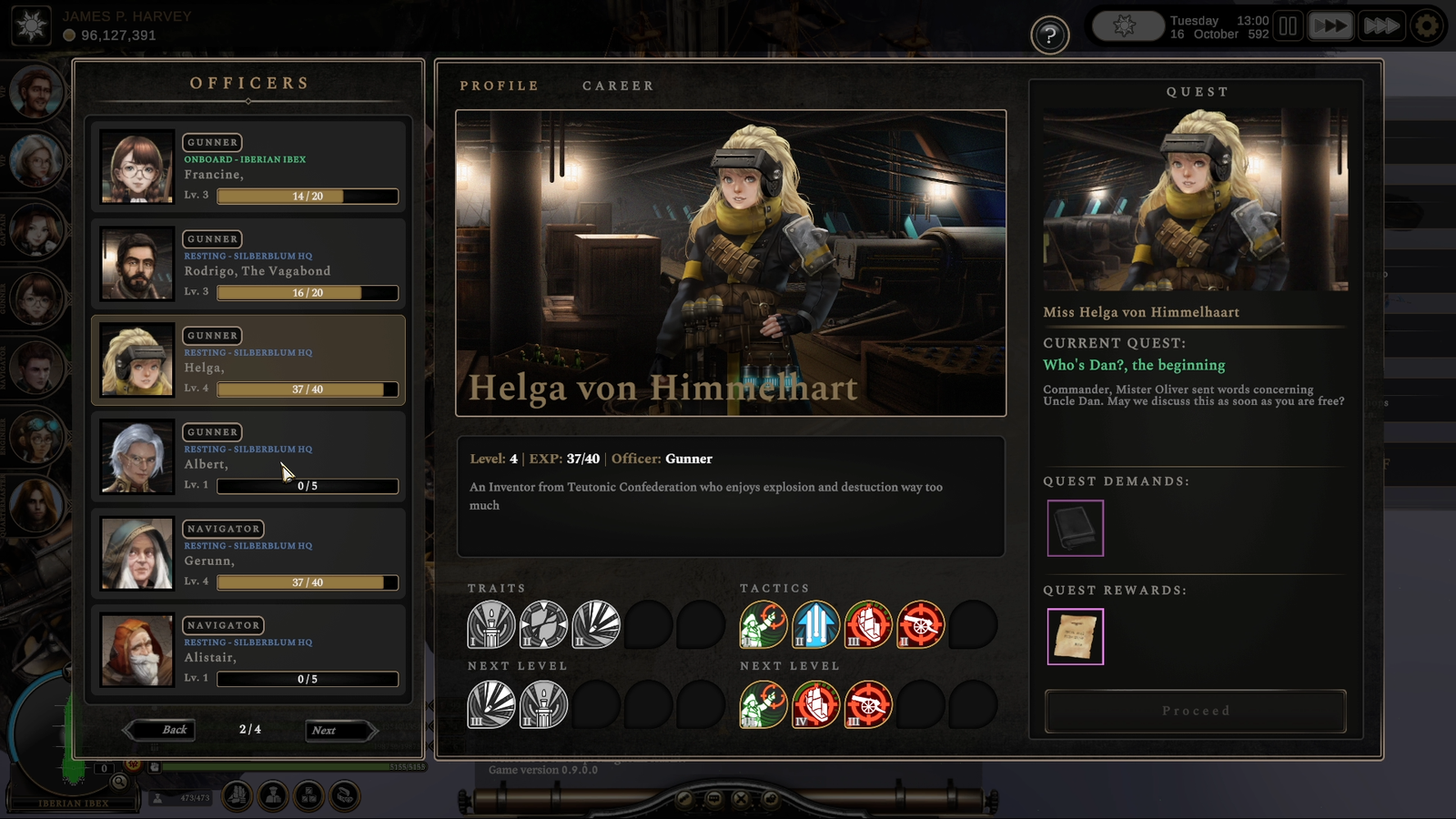Select Francine in the officers list
This screenshot has height=819, width=1456.
248,167
